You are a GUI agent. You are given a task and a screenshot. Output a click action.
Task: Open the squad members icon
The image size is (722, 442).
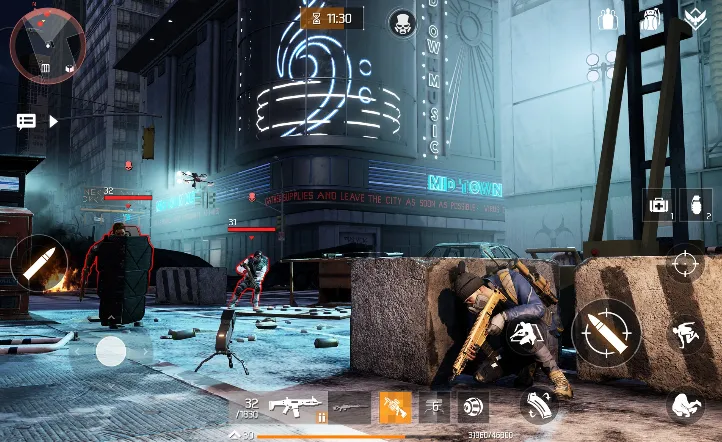[x=608, y=19]
